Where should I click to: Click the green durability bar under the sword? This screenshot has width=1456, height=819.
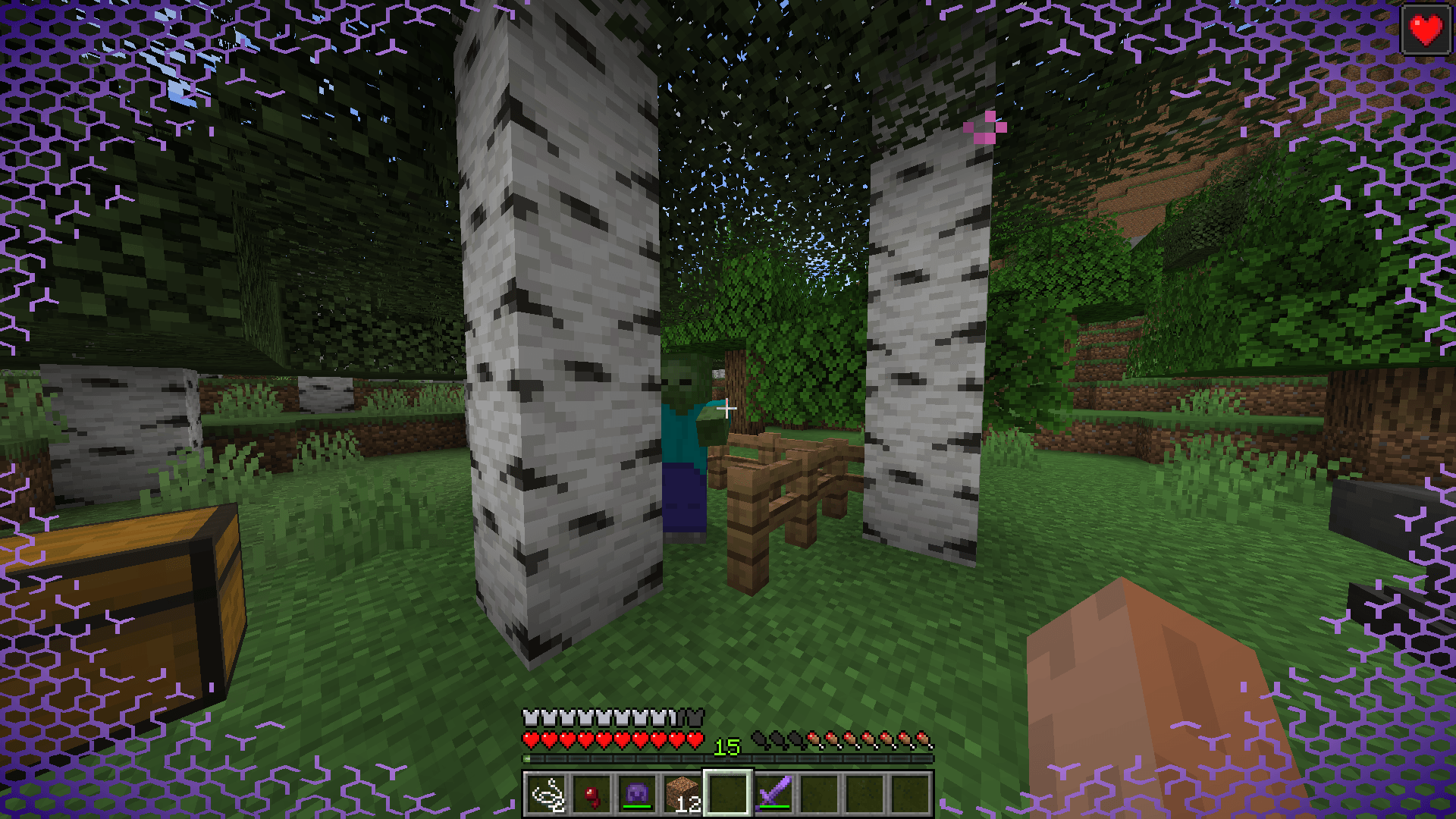(x=773, y=806)
